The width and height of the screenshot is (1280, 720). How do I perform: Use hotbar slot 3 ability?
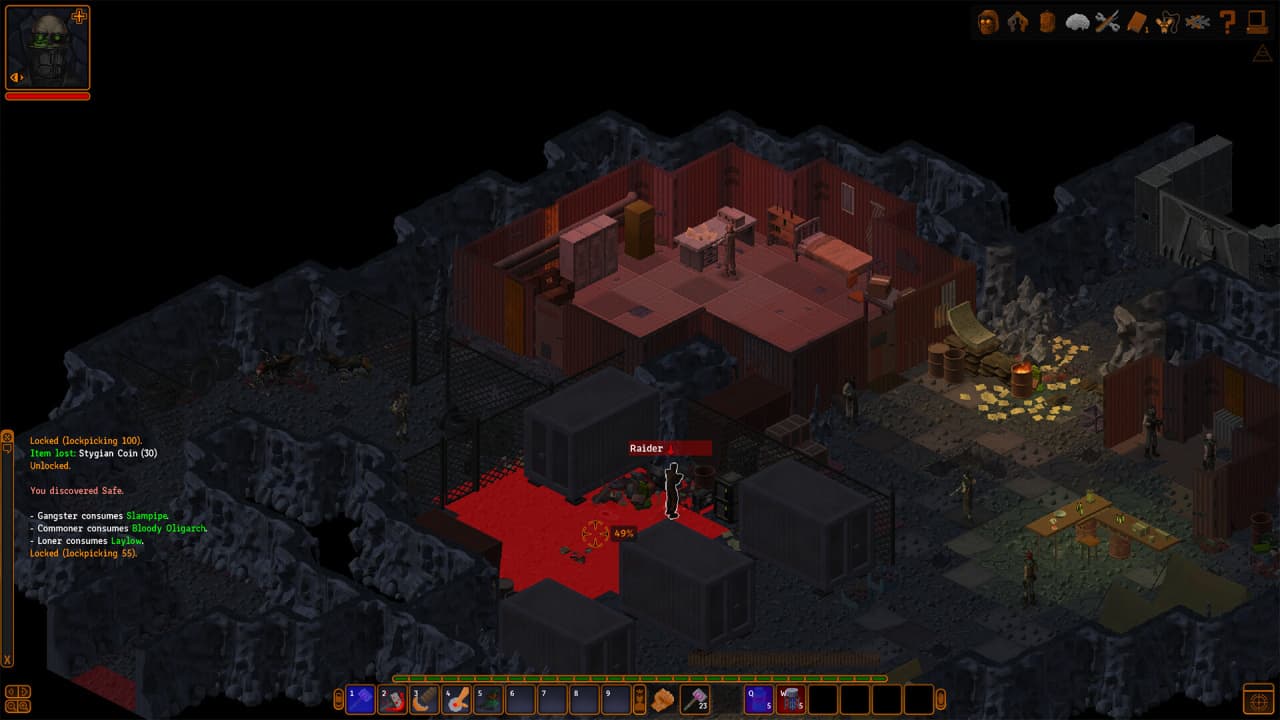[425, 699]
